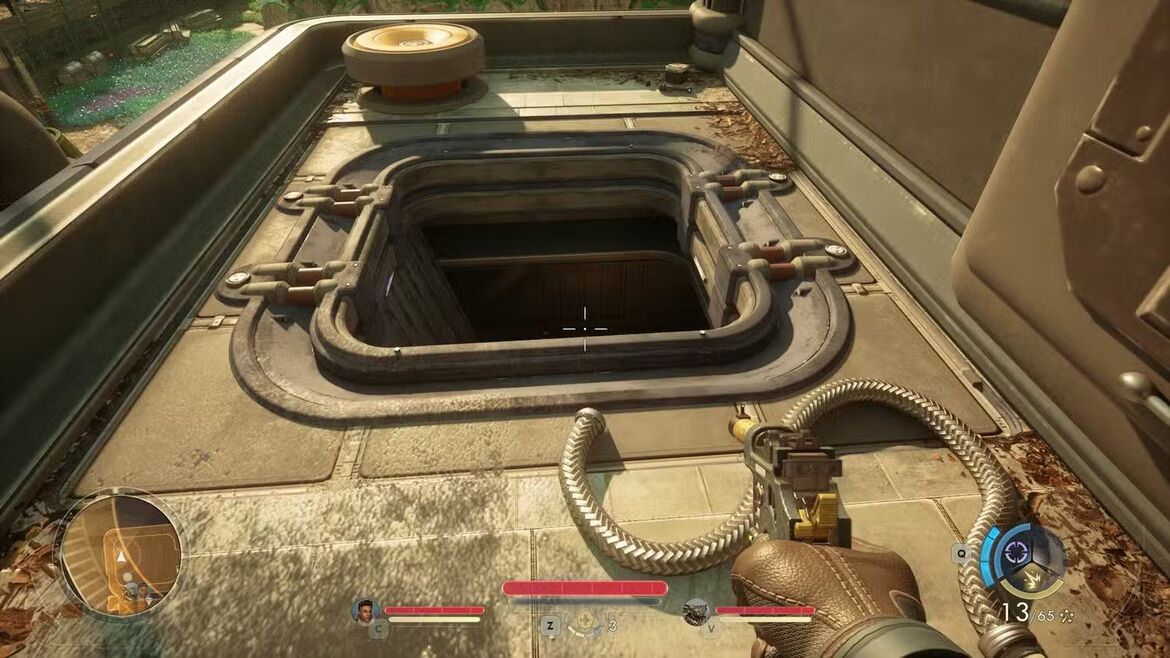Open the circular minimap

120,553
